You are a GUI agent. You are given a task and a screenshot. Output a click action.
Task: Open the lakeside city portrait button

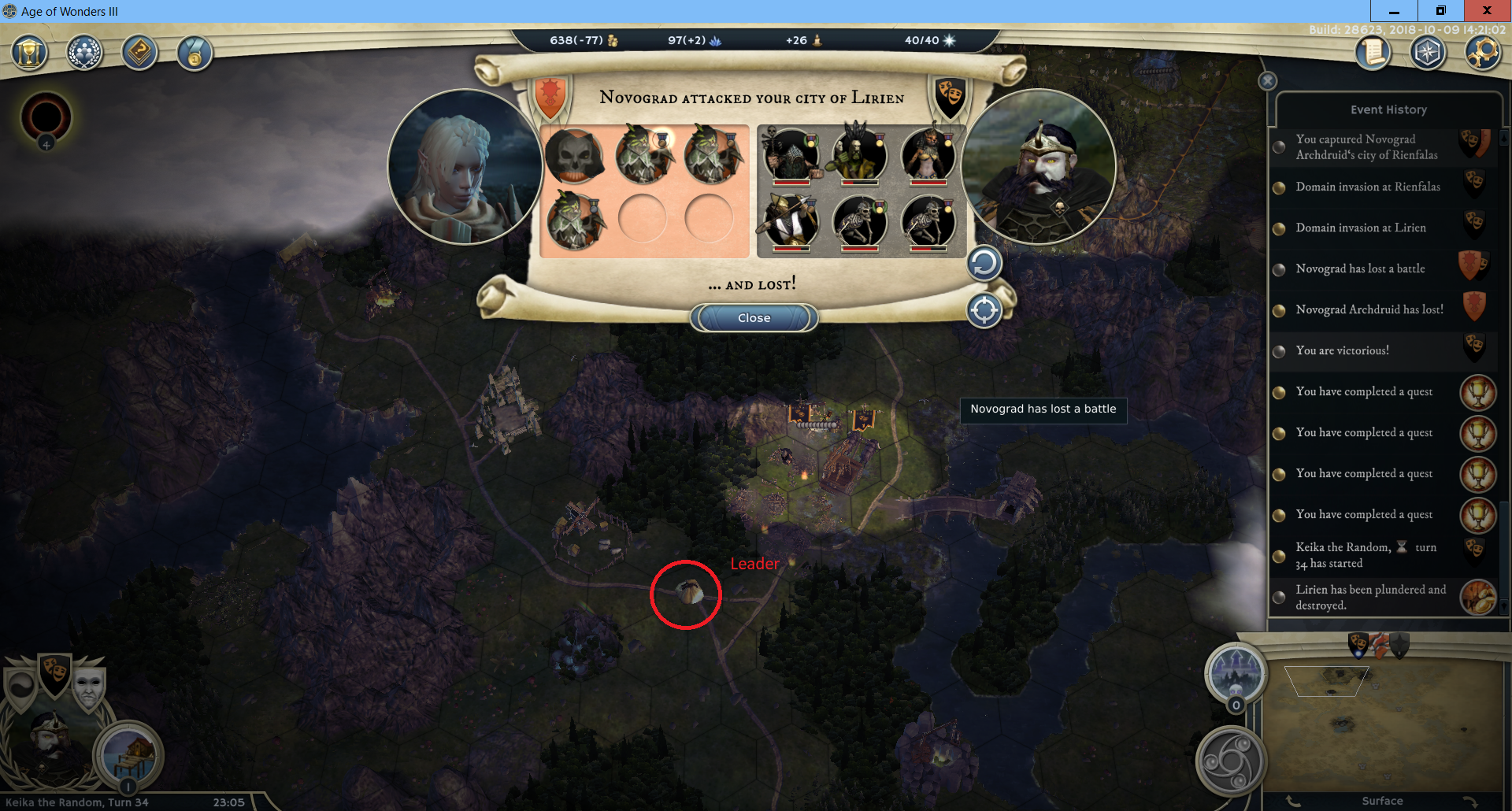tap(128, 754)
